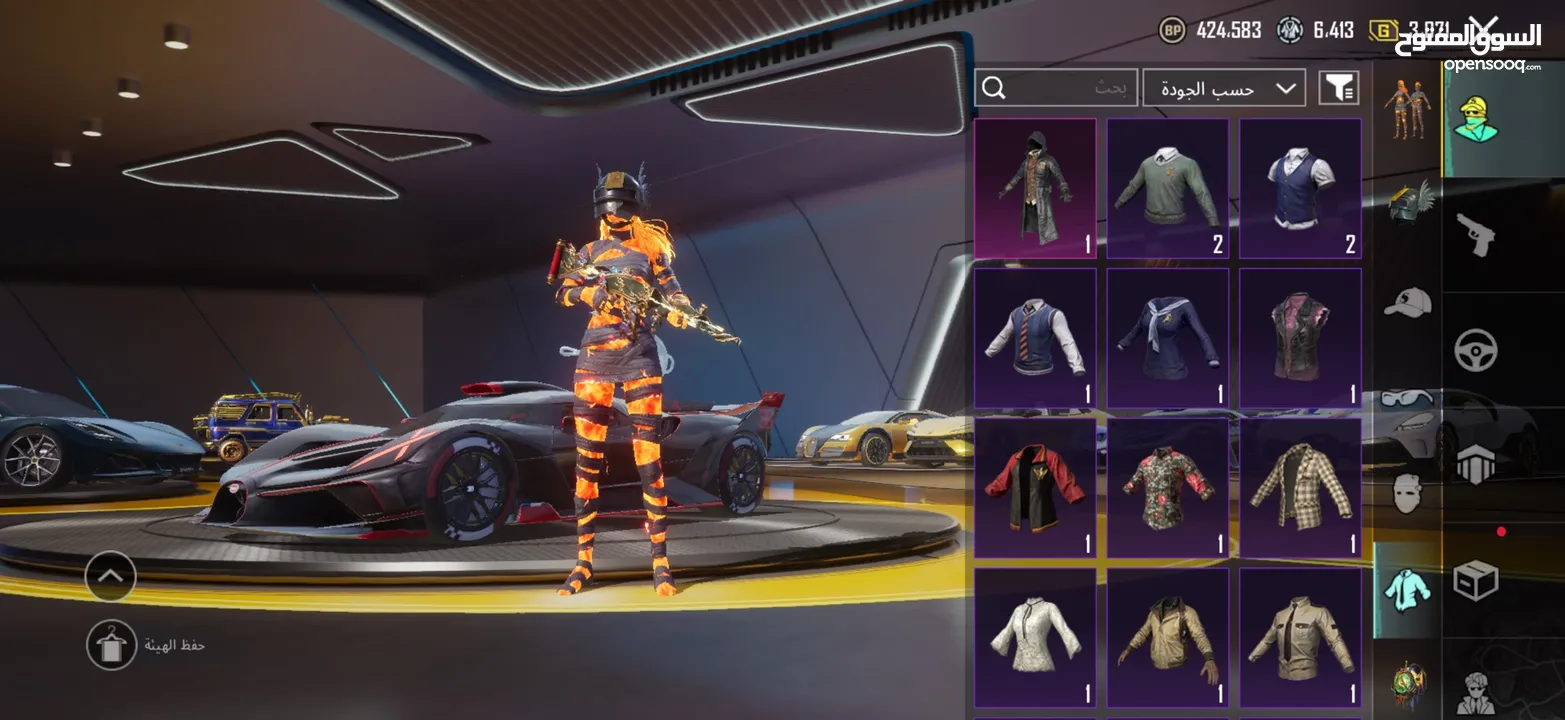Pick the pink and black leather vest
Viewport: 1565px width, 720px height.
(1300, 338)
